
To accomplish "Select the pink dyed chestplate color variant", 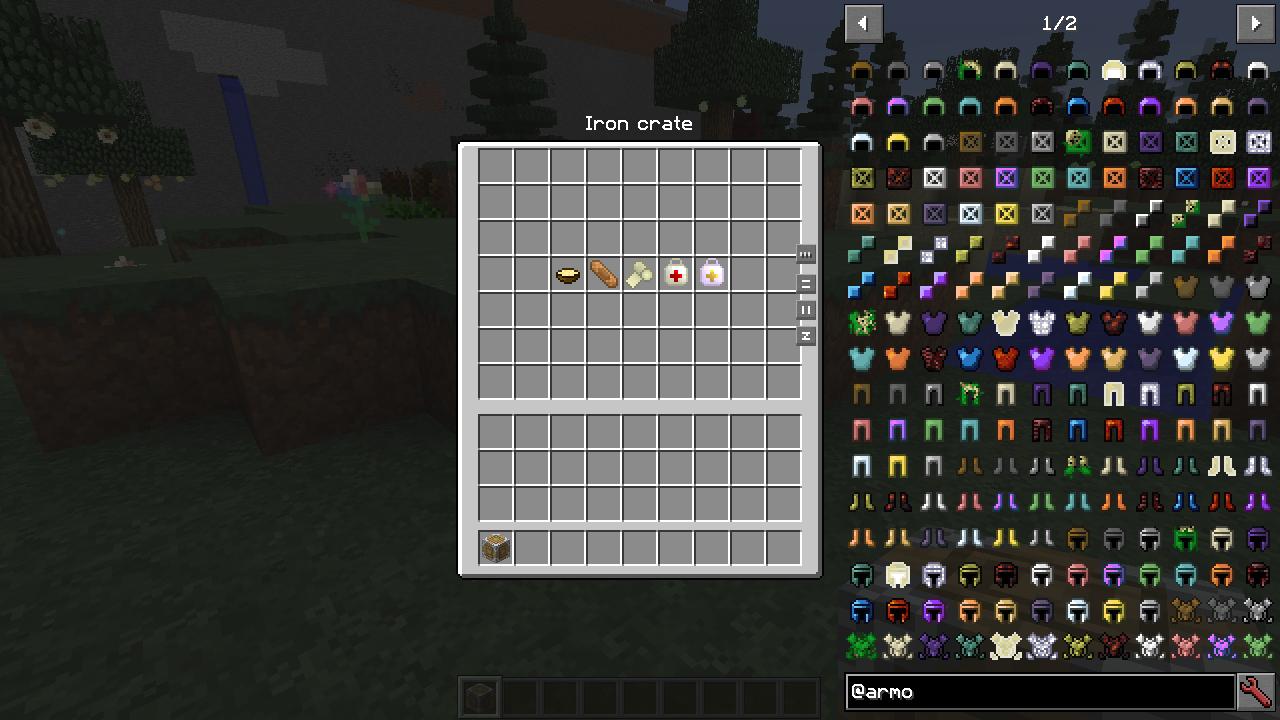I will pos(1185,322).
